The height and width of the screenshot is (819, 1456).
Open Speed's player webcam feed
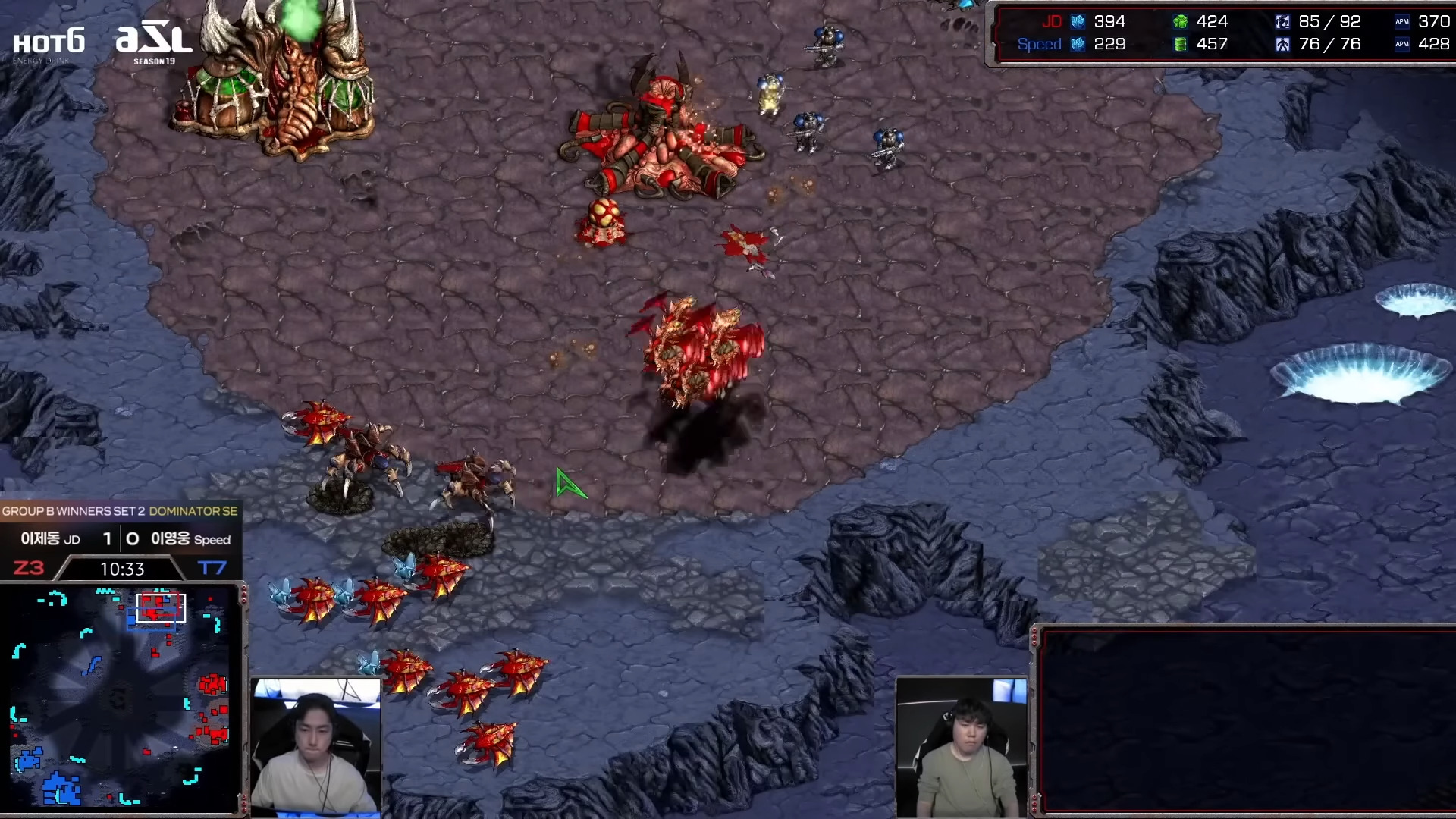(x=962, y=747)
